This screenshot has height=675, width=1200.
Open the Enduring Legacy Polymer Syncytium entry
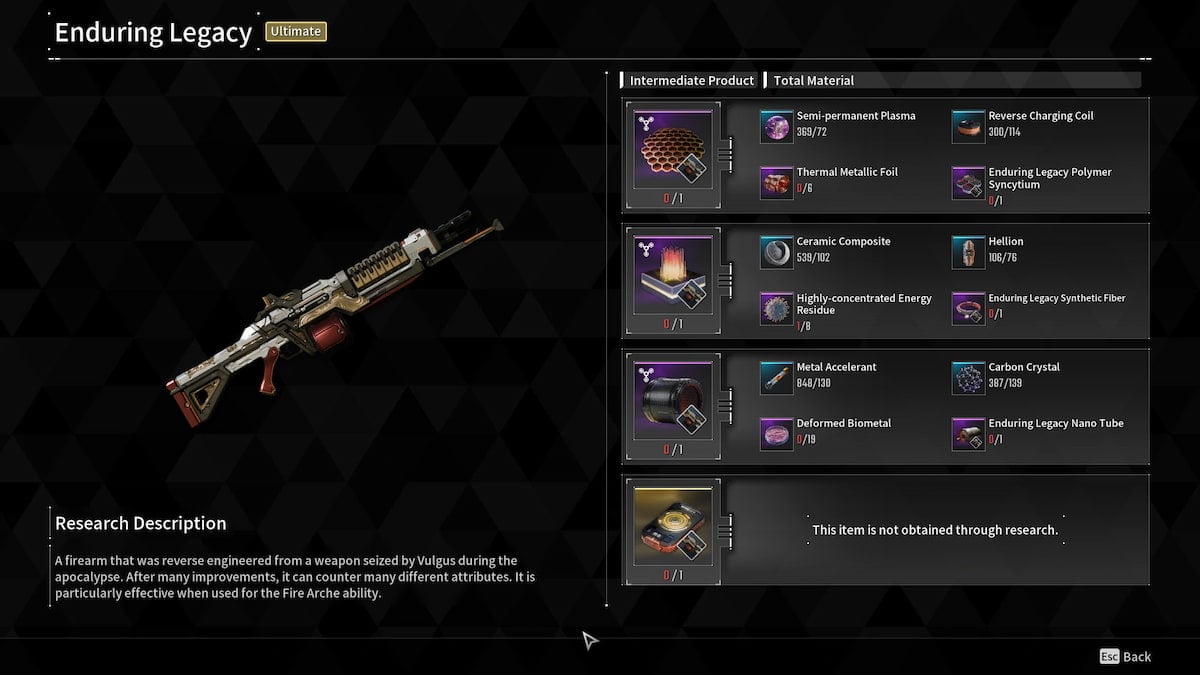click(x=969, y=183)
